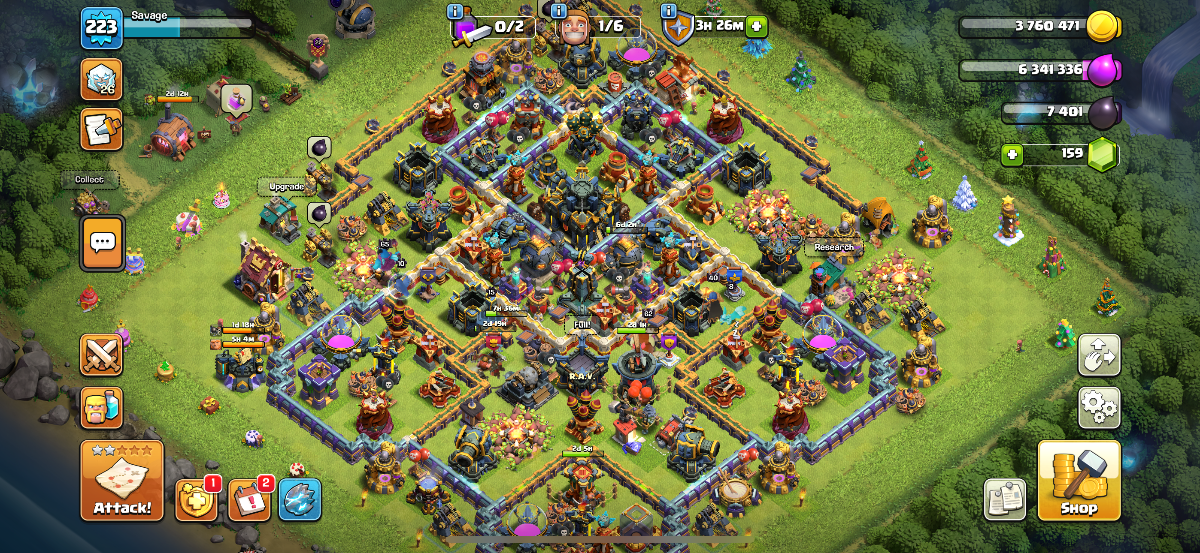This screenshot has height=553, width=1200.
Task: Open the events calendar icon
Action: pos(248,499)
